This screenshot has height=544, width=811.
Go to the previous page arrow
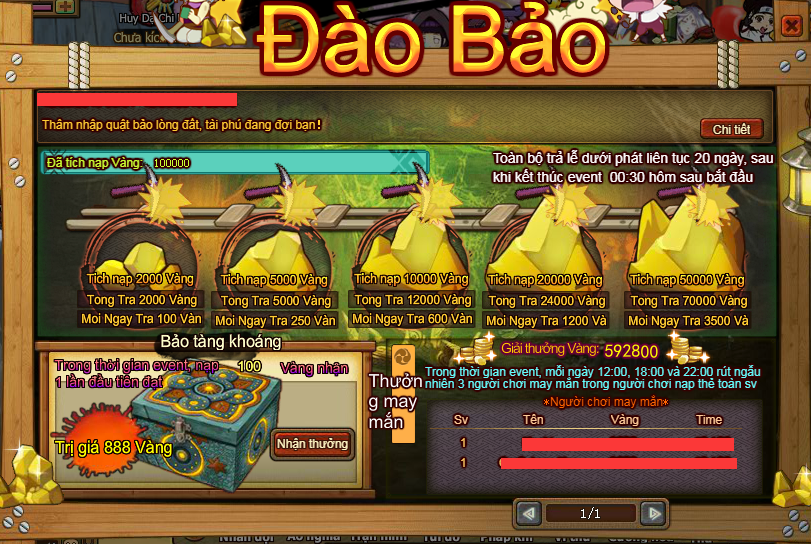[x=528, y=514]
